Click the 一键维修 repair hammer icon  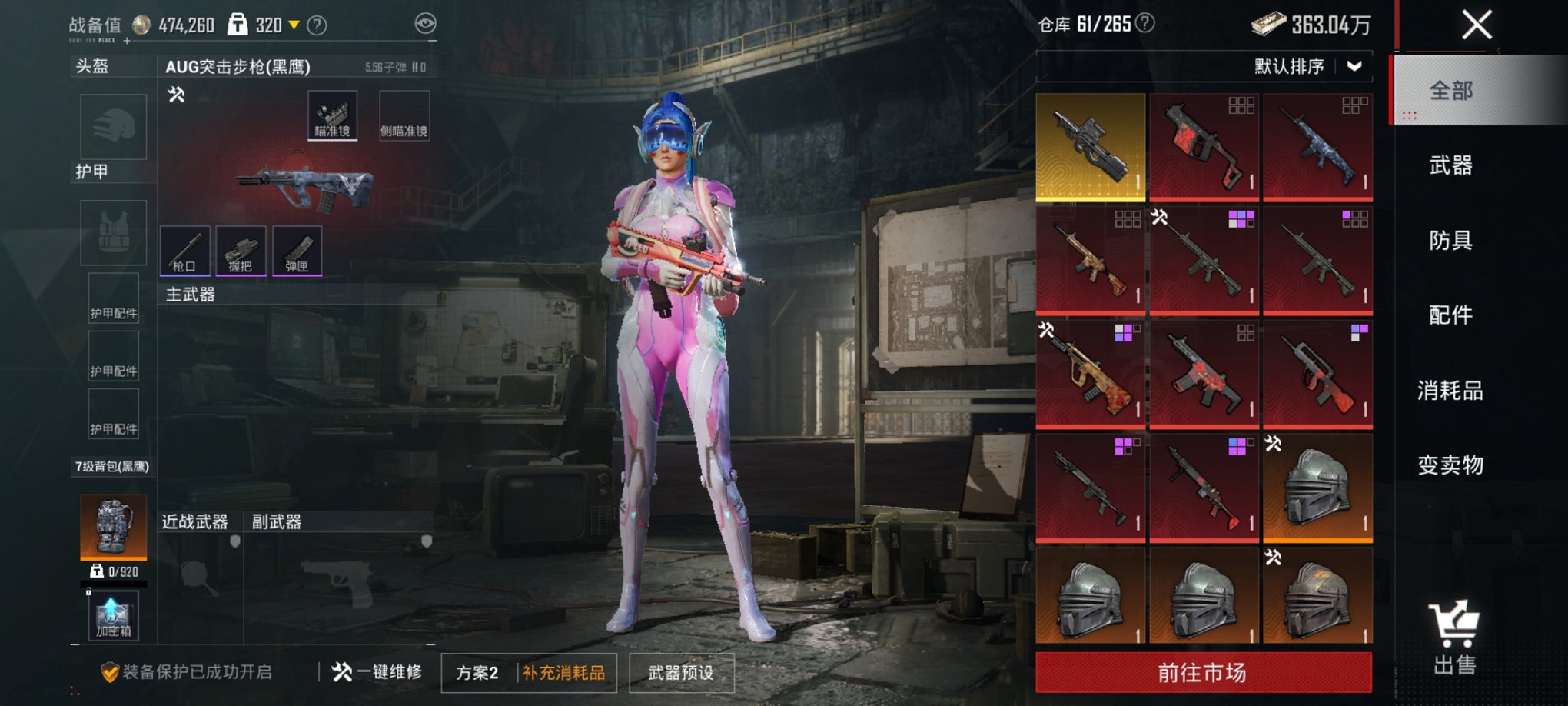[344, 671]
